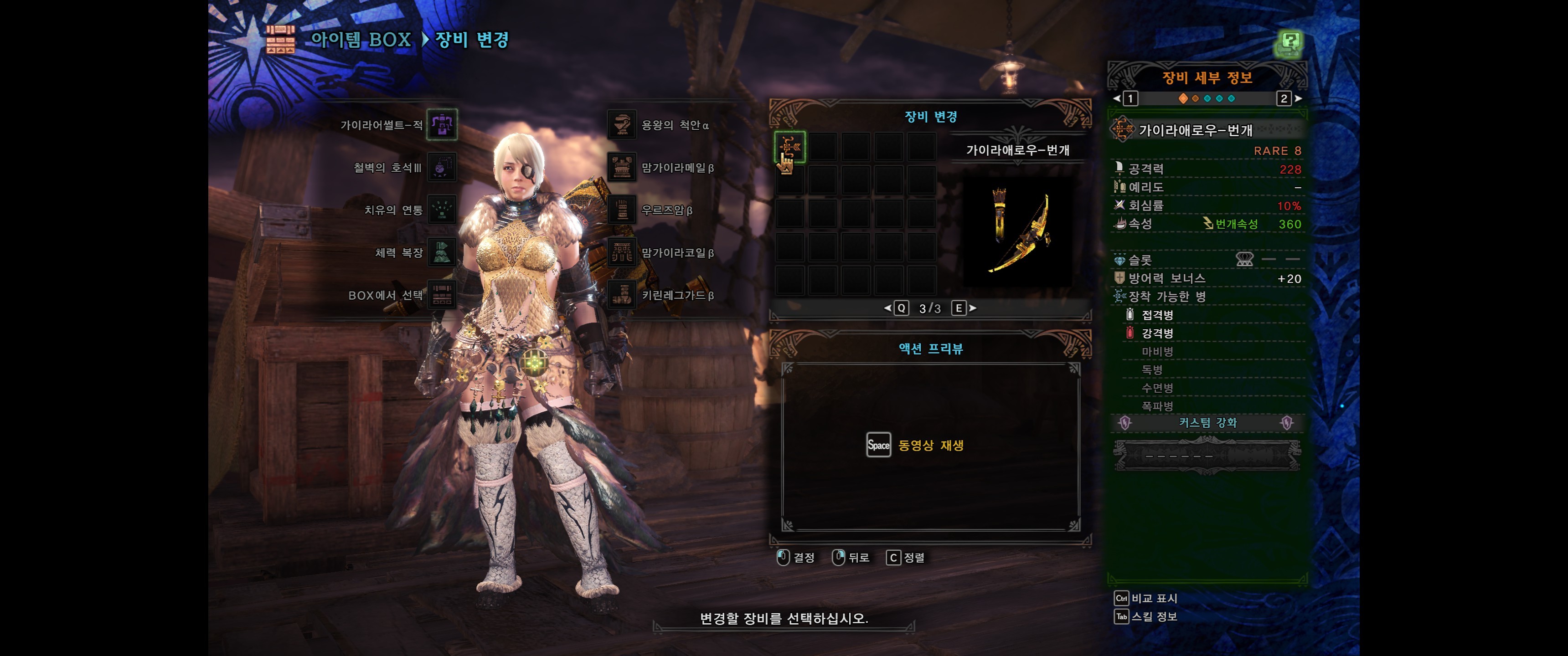Choose the 맘가이라메일β chest armor slot
The height and width of the screenshot is (656, 1568).
[x=621, y=167]
